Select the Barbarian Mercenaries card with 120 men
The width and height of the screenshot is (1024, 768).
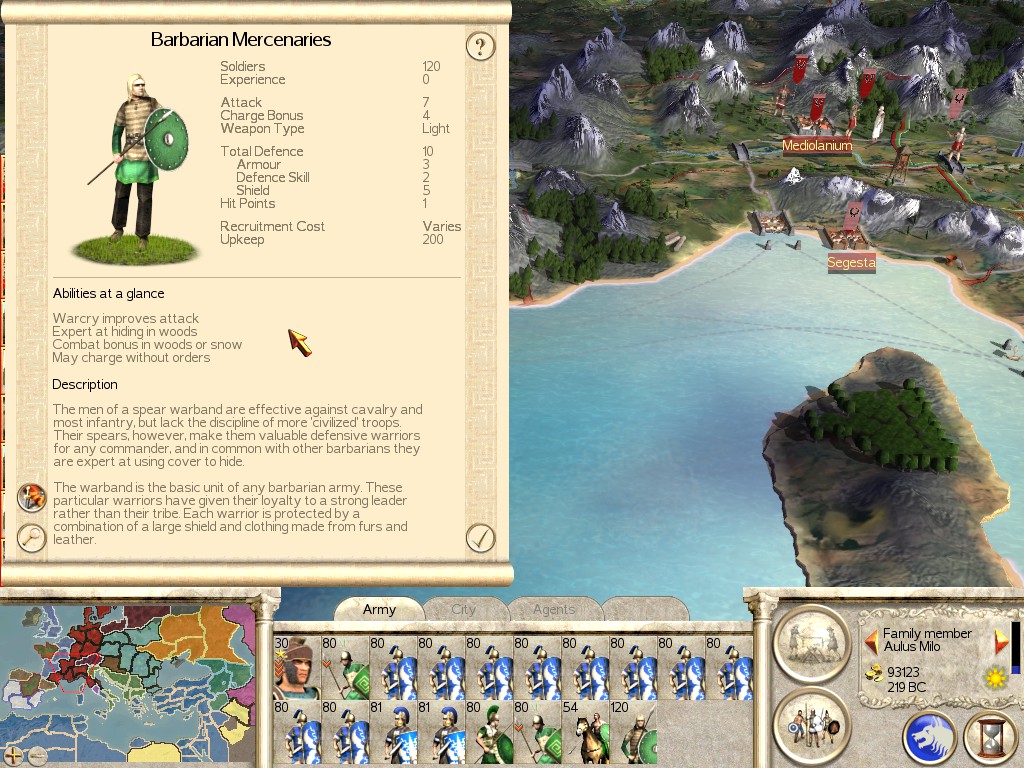click(632, 731)
